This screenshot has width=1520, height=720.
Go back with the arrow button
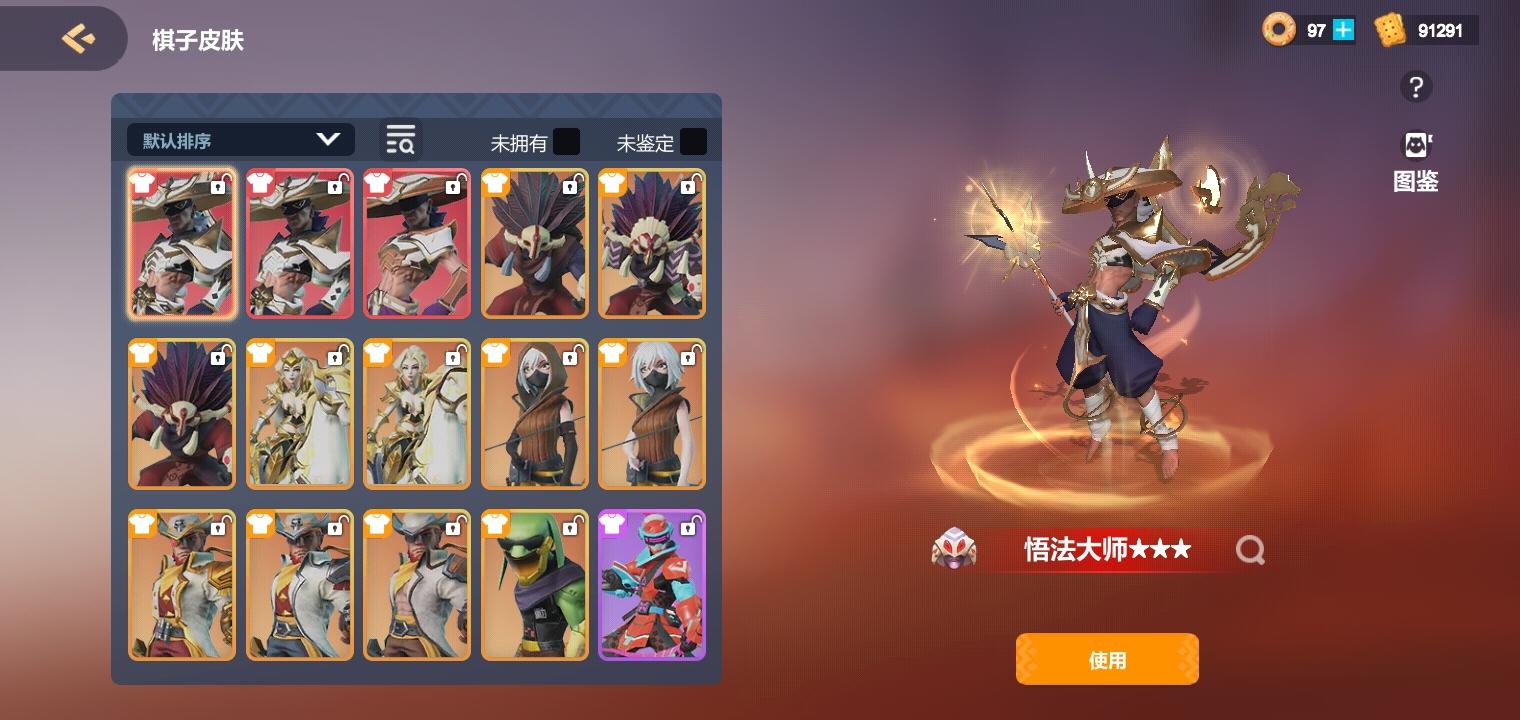pos(77,38)
